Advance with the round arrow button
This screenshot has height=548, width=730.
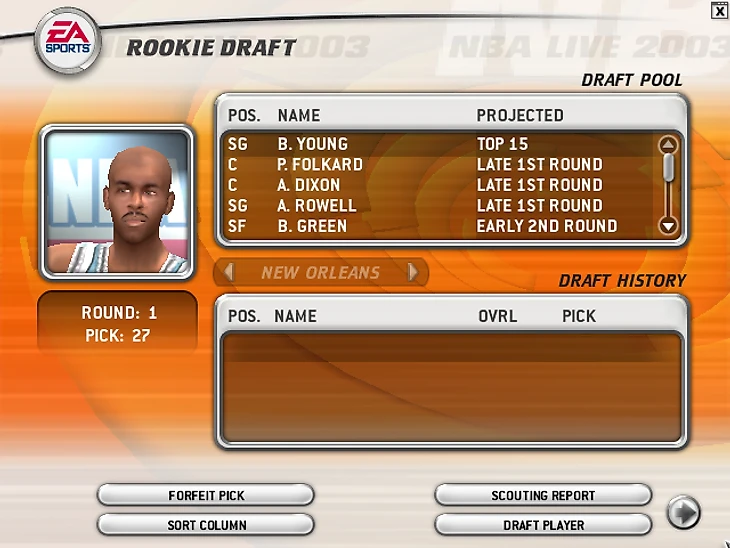point(683,513)
